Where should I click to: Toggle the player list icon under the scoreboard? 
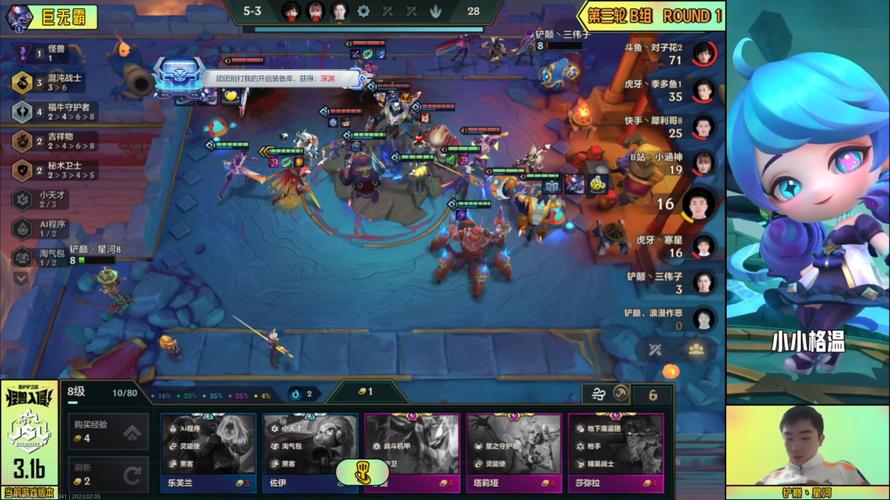pos(695,349)
